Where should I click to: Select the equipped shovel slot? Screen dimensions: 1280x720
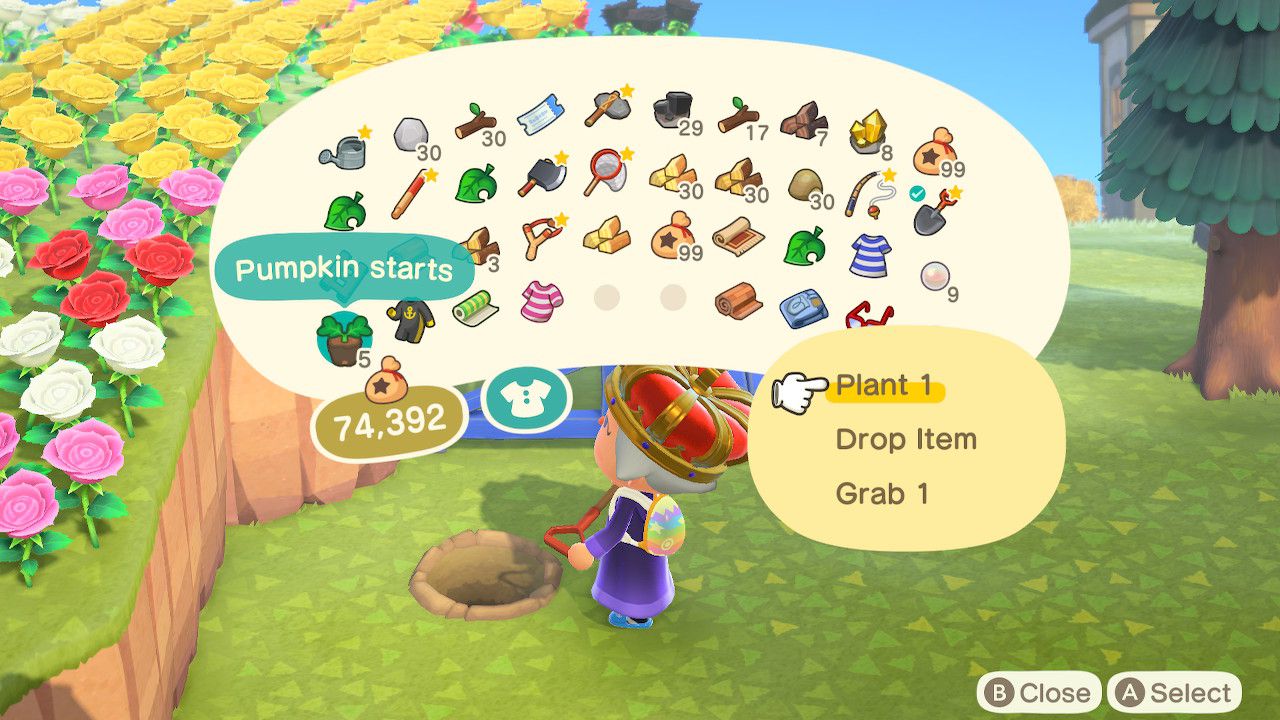point(935,208)
